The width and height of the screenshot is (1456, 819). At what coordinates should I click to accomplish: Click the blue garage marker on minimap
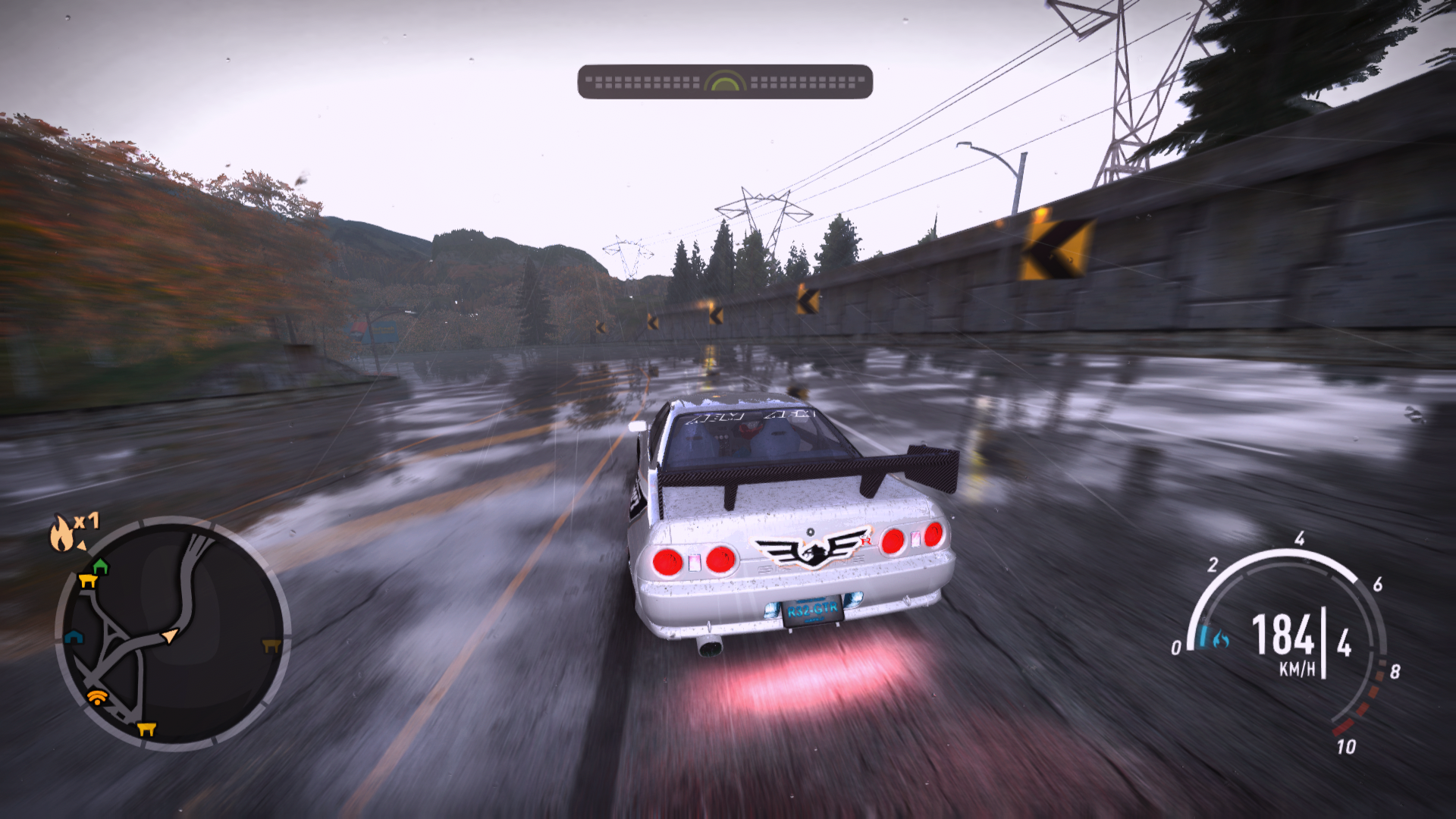tap(74, 637)
